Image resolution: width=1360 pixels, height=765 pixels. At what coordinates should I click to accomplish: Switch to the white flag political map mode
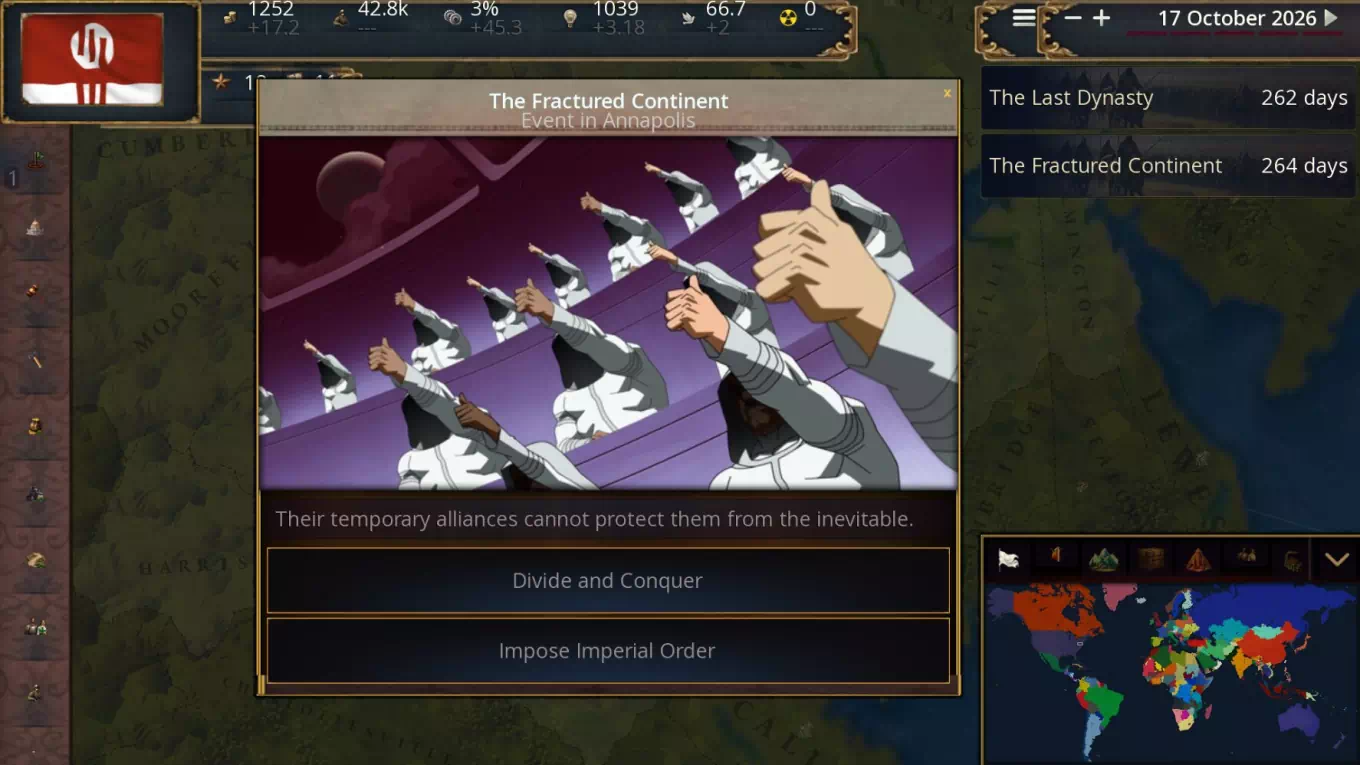click(1008, 560)
